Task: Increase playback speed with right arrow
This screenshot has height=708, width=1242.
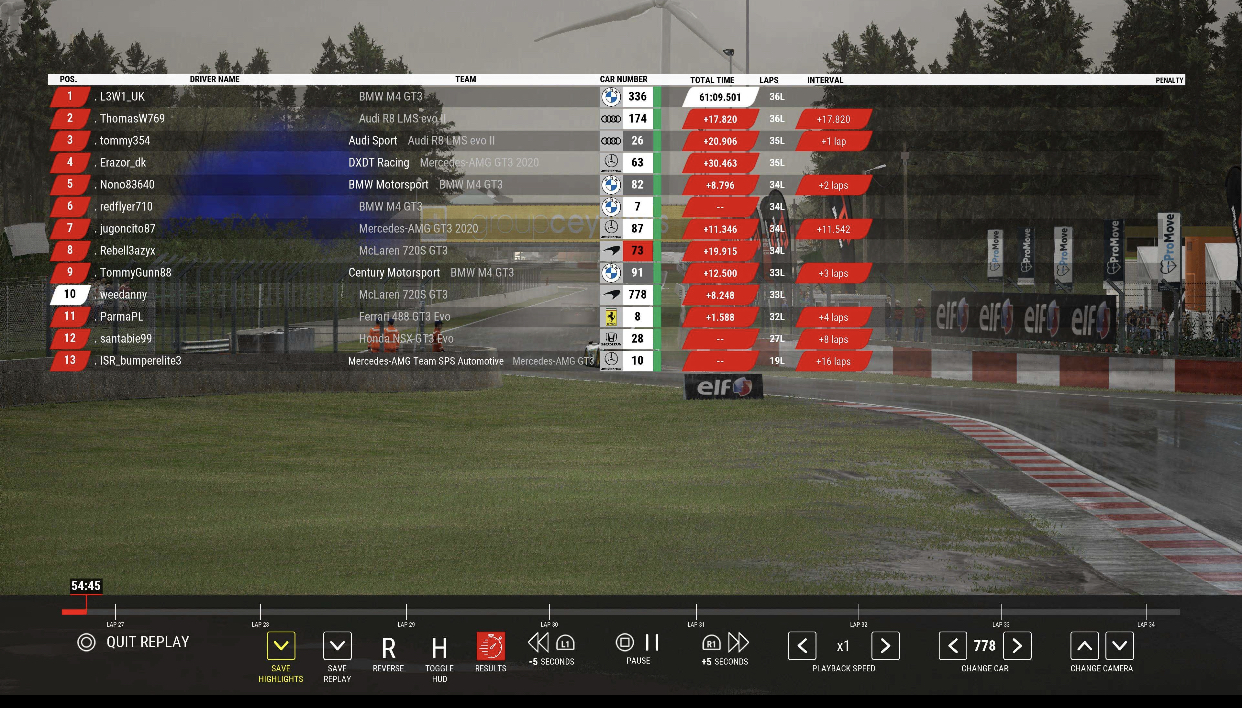Action: (x=885, y=646)
